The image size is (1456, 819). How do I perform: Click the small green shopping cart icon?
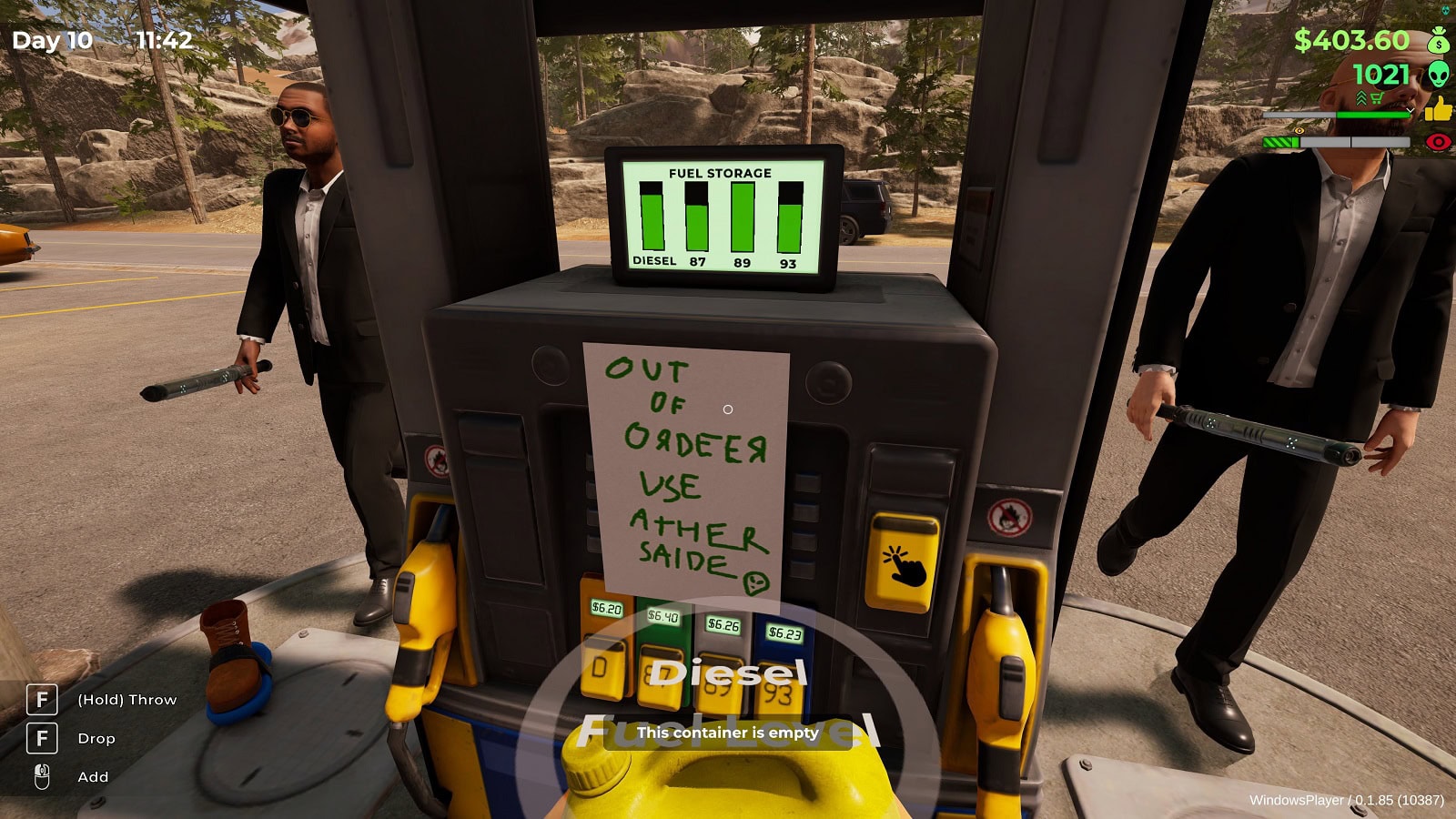[x=1377, y=98]
